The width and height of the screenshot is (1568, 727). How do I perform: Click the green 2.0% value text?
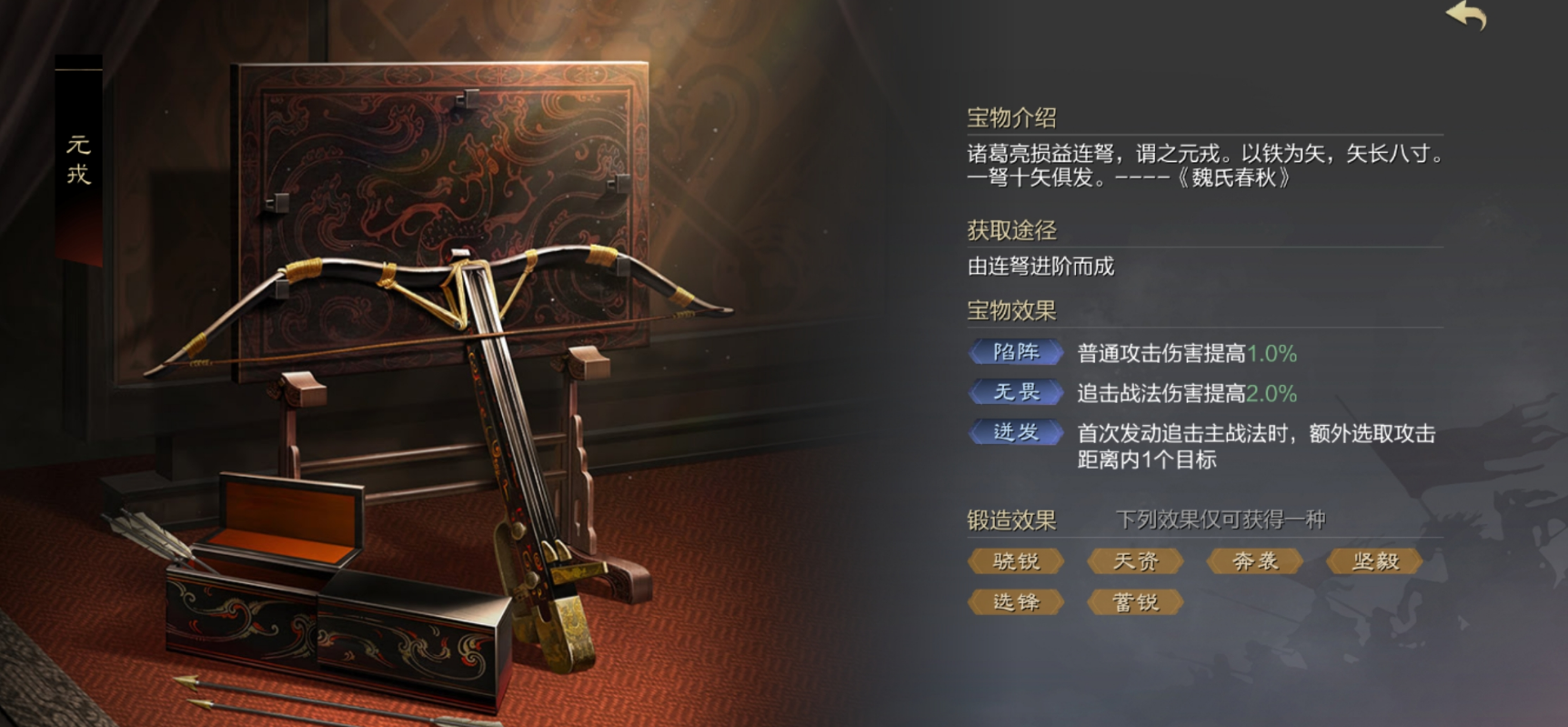[1271, 392]
